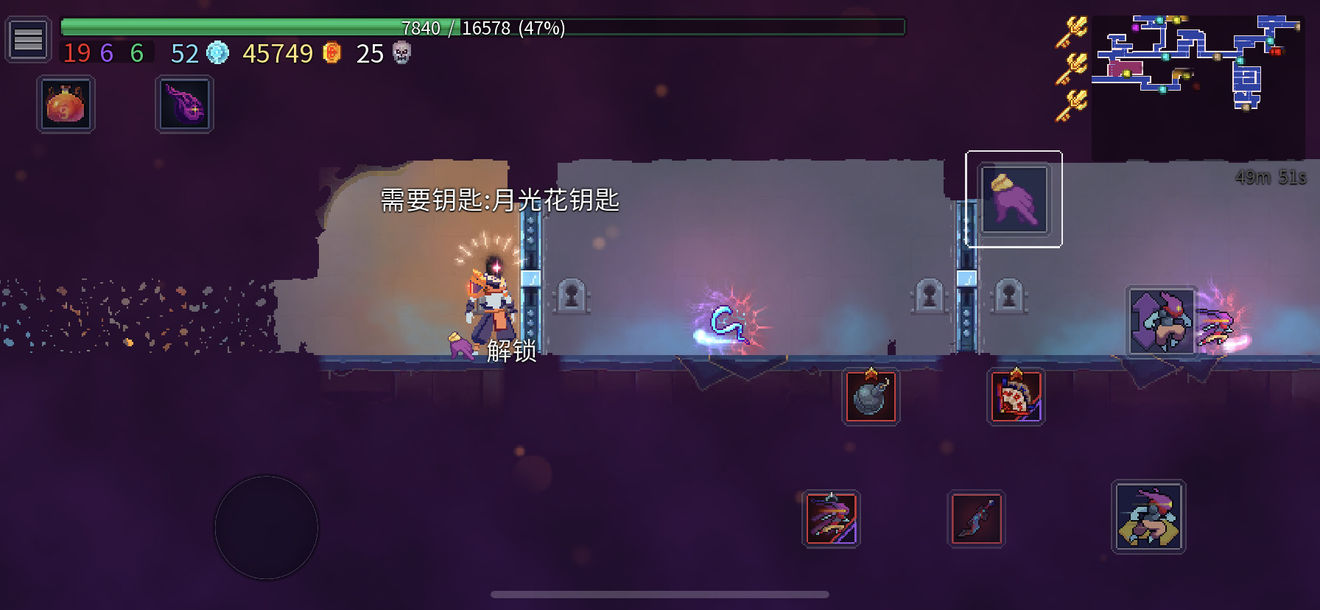The image size is (1320, 610).
Task: Throw the bomb grenade skill
Action: 870,397
